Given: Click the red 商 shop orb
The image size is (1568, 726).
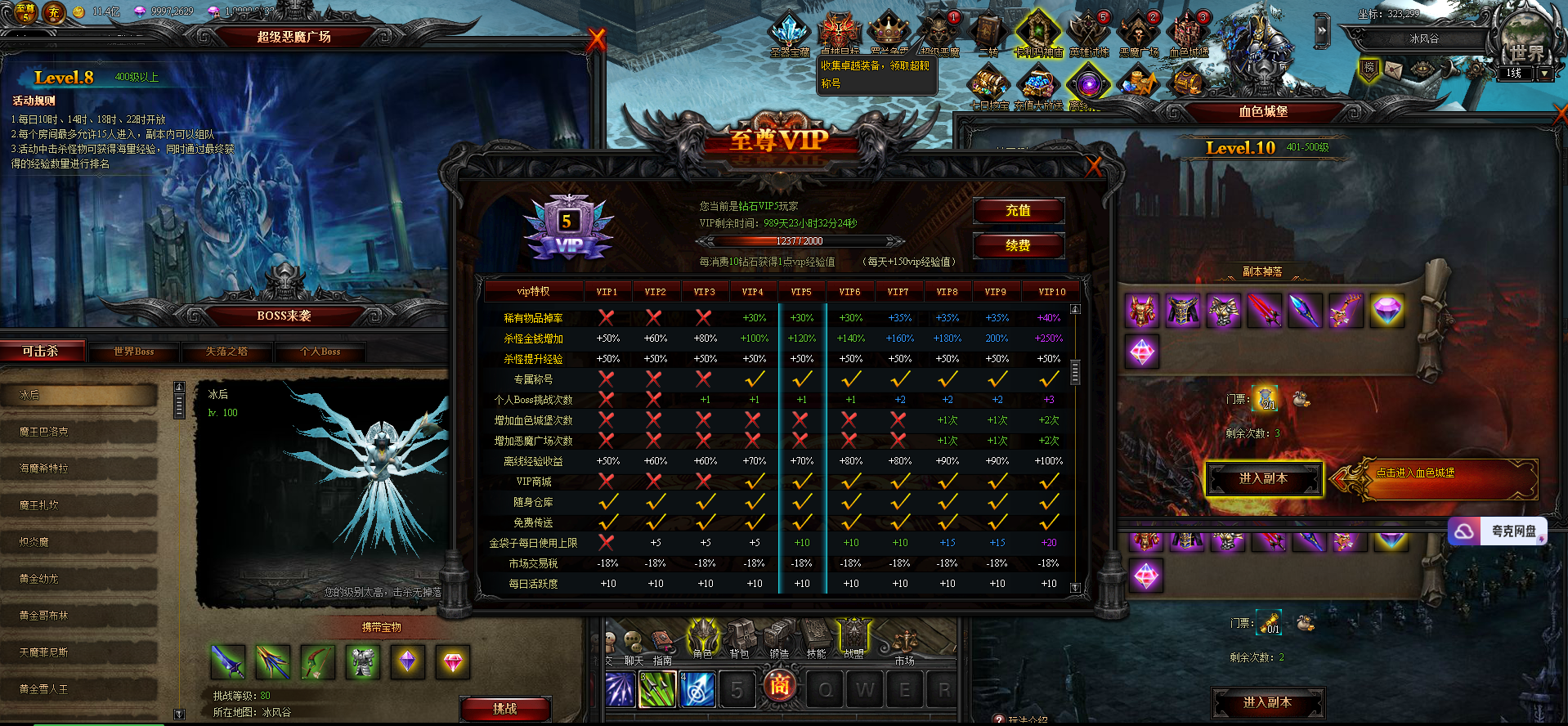Looking at the screenshot, I should click(x=779, y=685).
